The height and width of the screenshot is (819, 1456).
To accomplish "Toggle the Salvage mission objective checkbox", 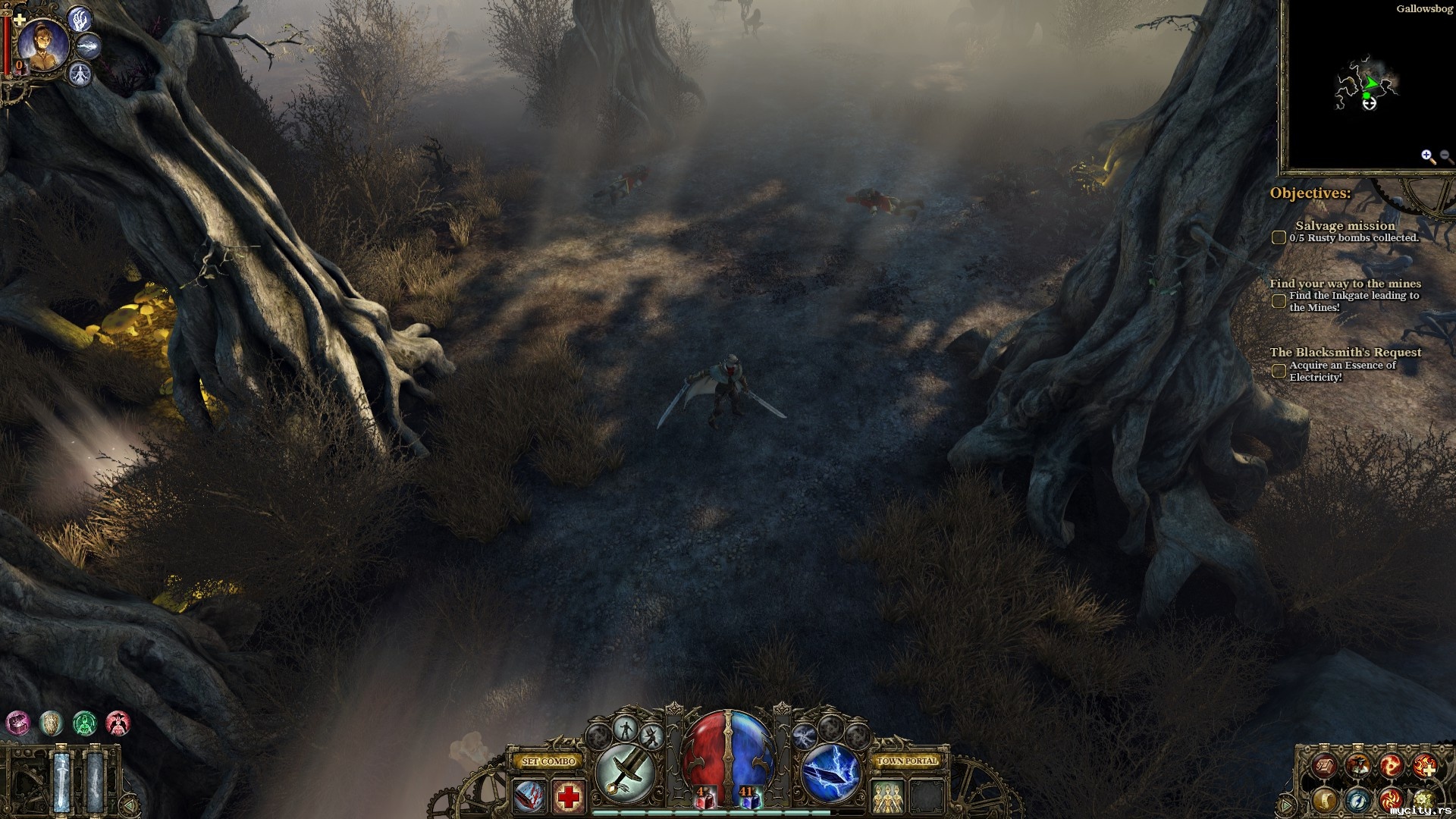I will click(1279, 237).
